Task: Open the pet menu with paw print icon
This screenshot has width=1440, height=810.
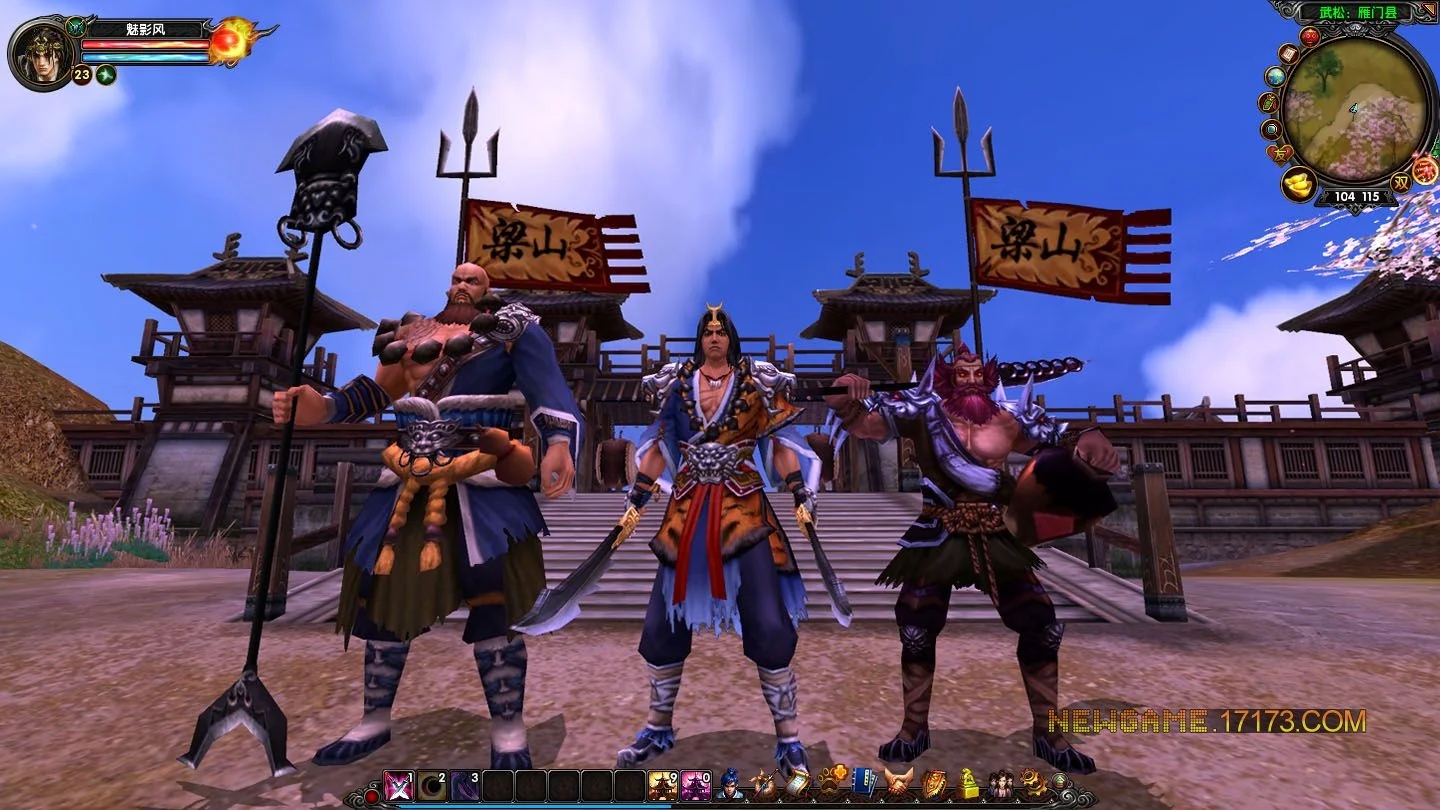Action: [x=830, y=785]
